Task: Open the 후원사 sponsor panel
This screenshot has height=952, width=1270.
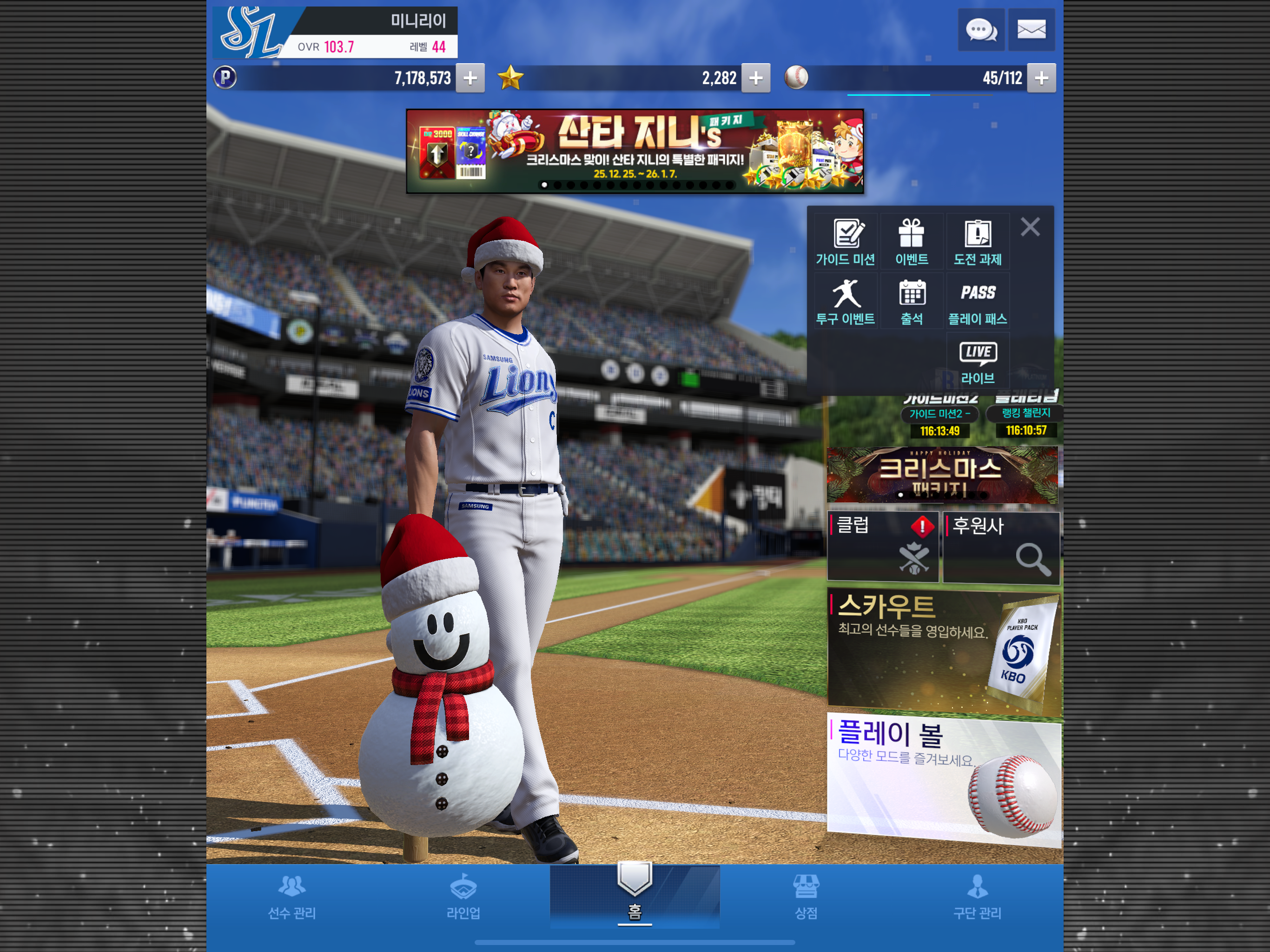Action: pyautogui.click(x=1001, y=547)
